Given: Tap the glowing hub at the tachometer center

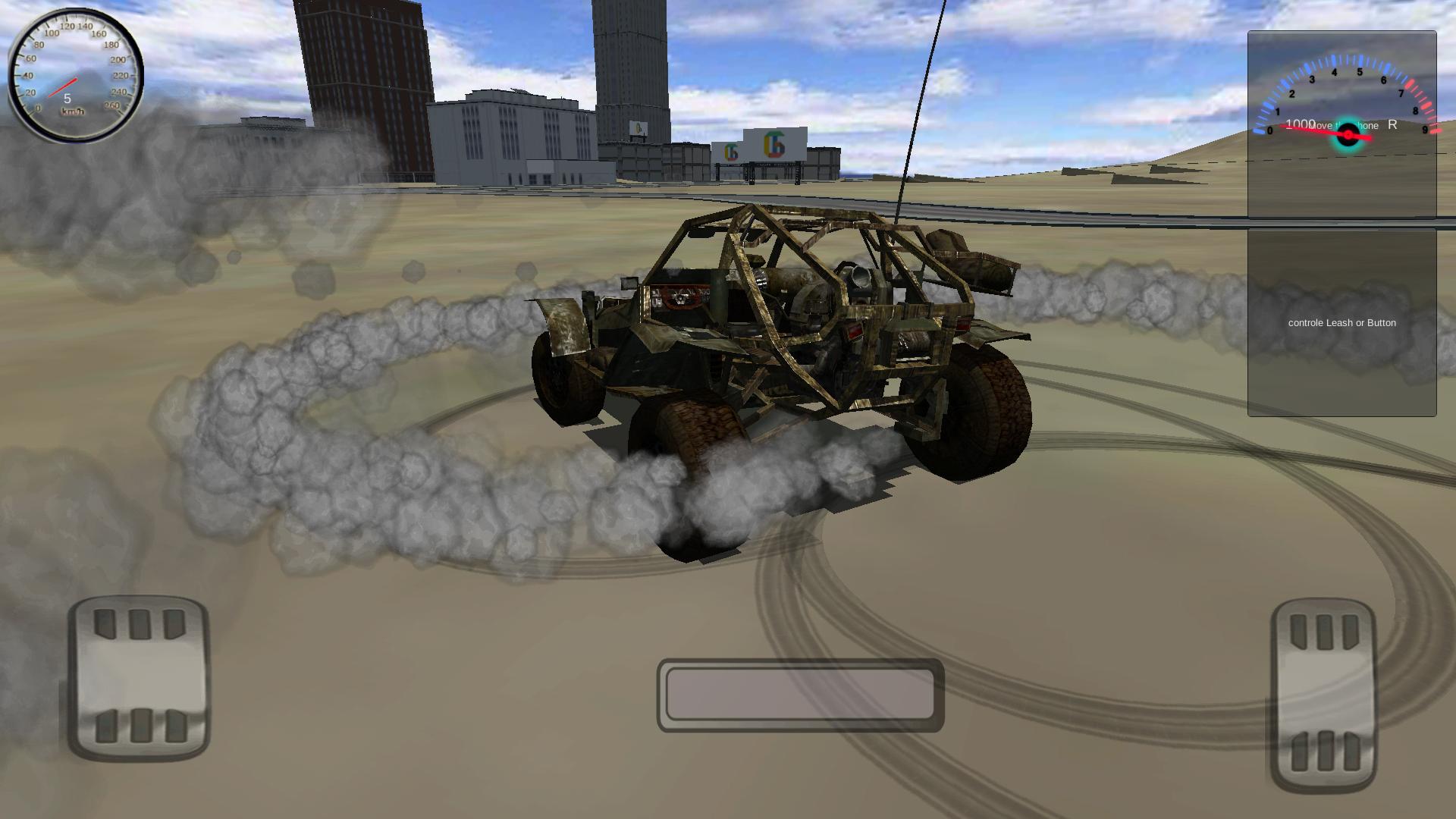Looking at the screenshot, I should (1348, 134).
